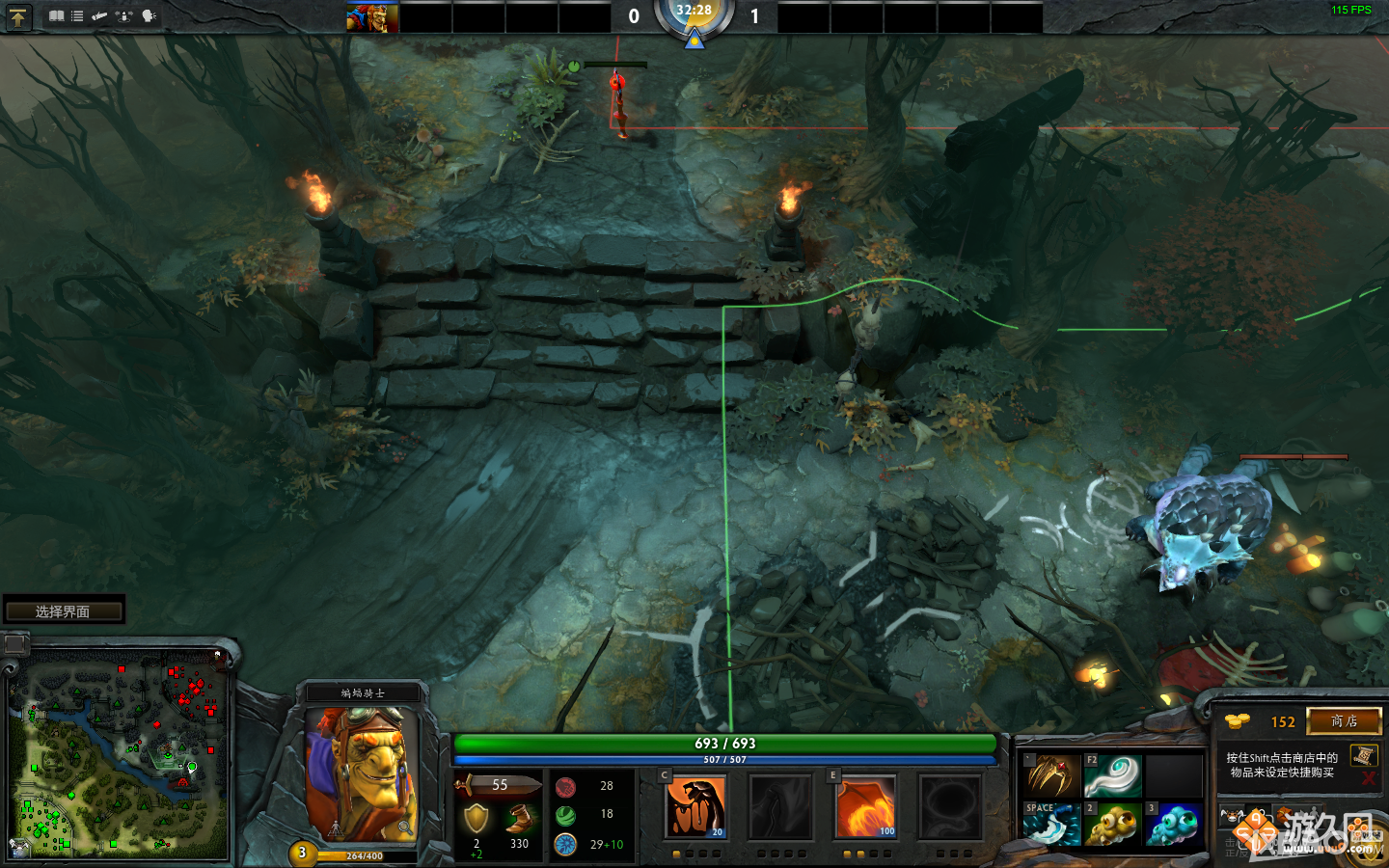The image size is (1389, 868).
Task: Expand the 选择界面 interface selector
Action: pos(64,609)
